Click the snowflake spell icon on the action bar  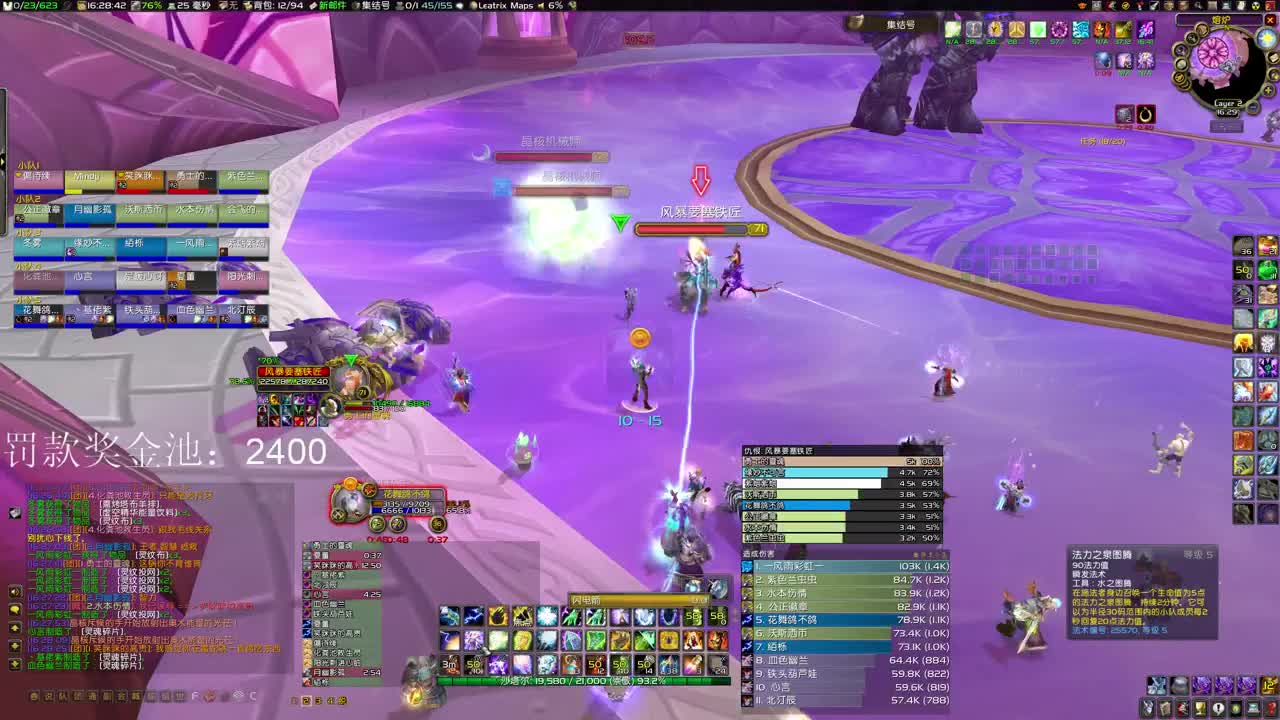(545, 616)
